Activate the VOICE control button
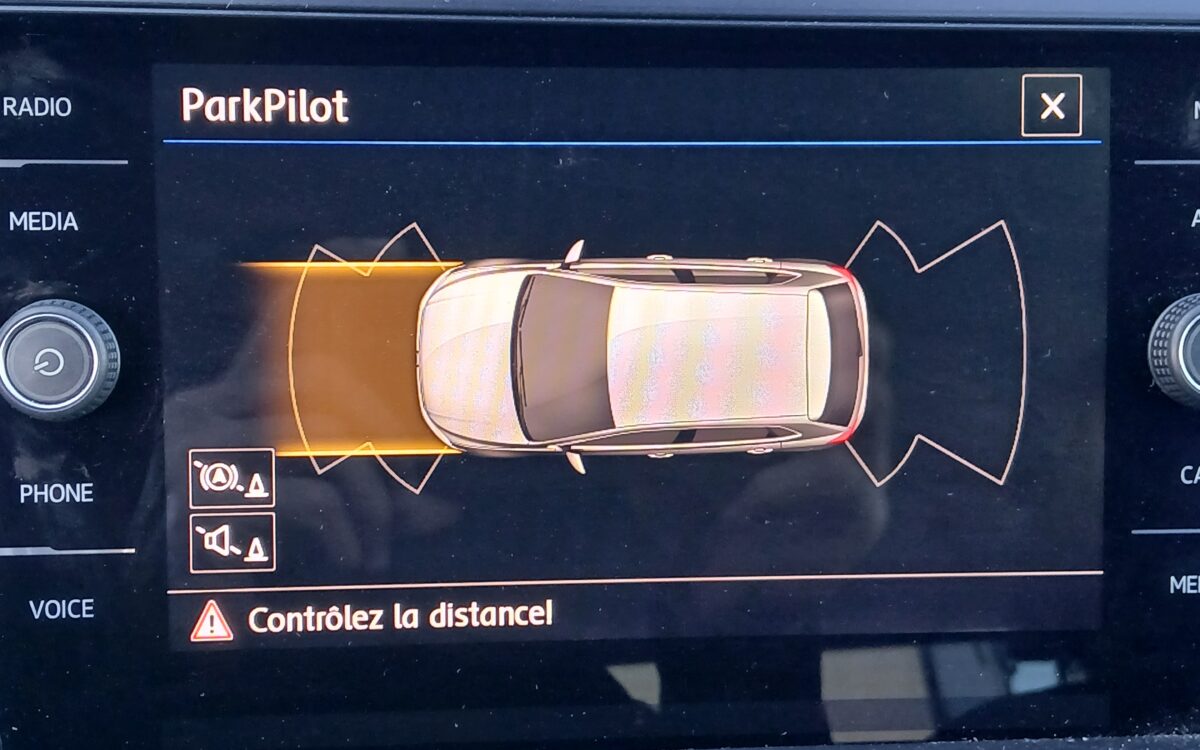 tap(61, 608)
